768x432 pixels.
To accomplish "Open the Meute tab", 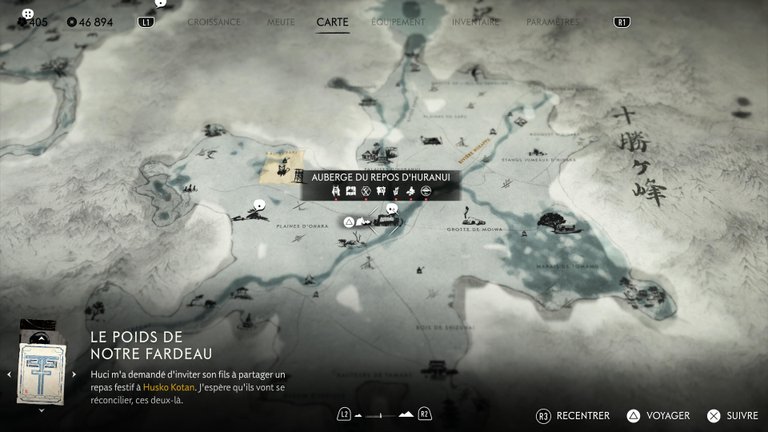I will click(280, 21).
